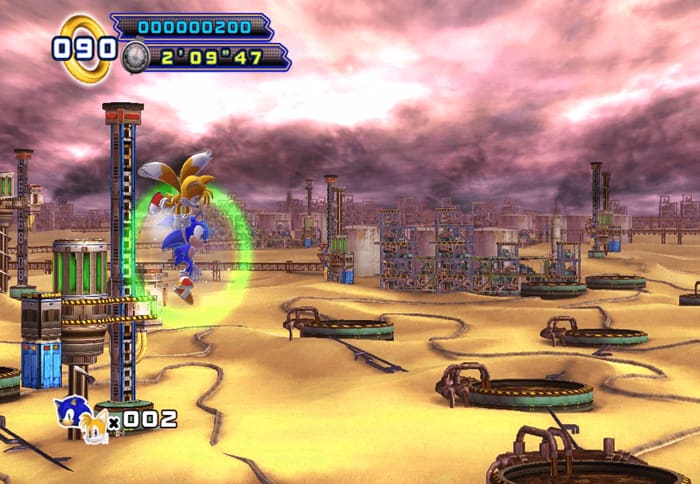The width and height of the screenshot is (700, 484).
Task: Click the stopwatch icon beside the timer
Action: (136, 57)
